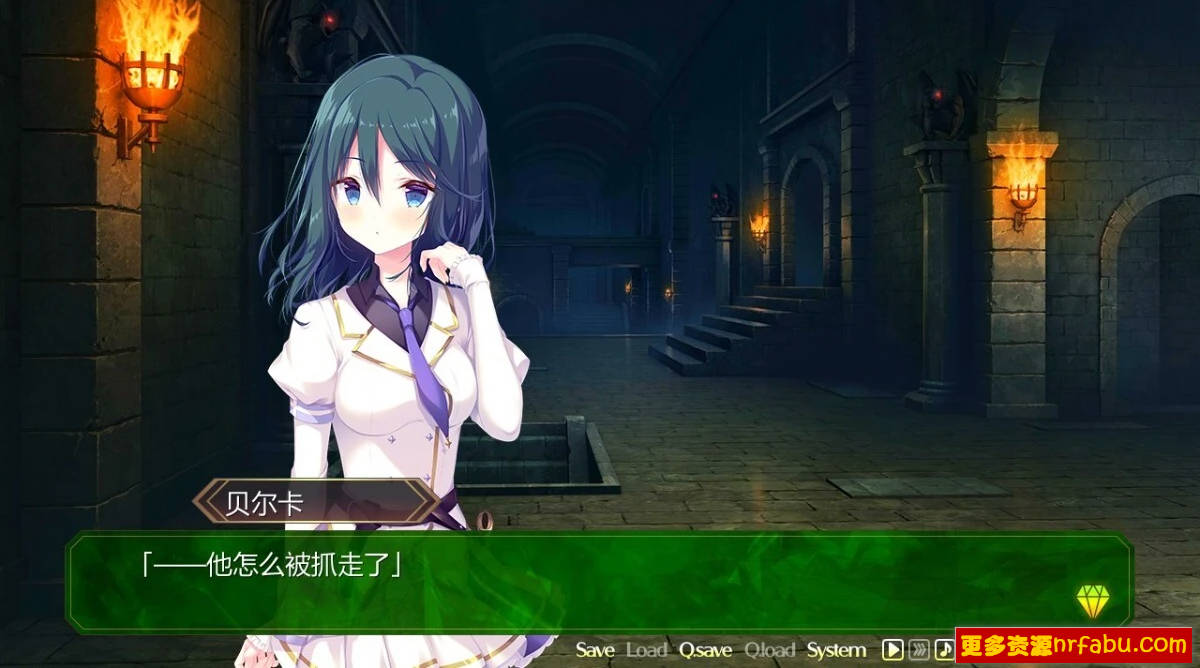Open the System settings

[x=836, y=650]
